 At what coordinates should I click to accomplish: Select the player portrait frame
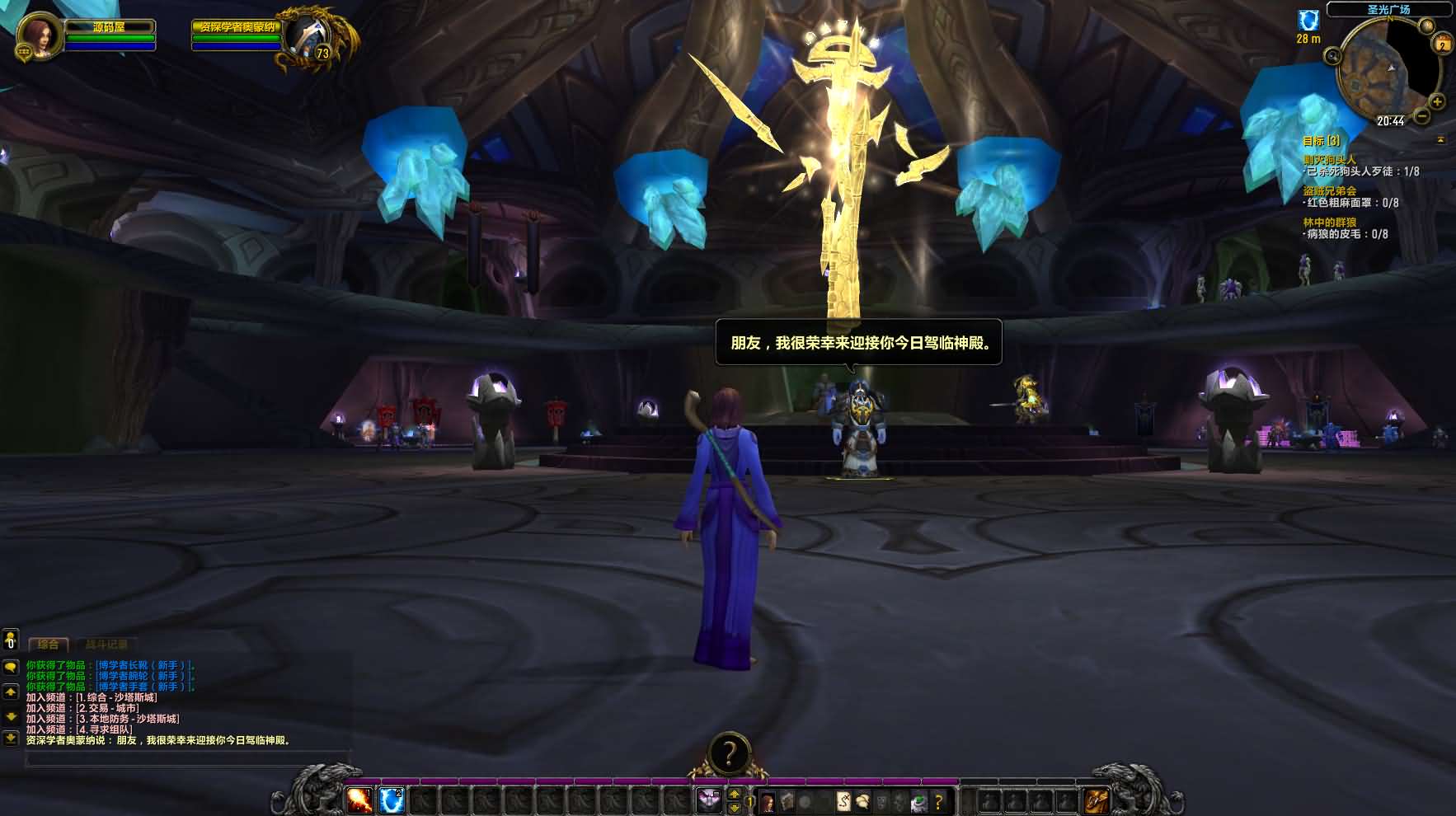(x=39, y=35)
